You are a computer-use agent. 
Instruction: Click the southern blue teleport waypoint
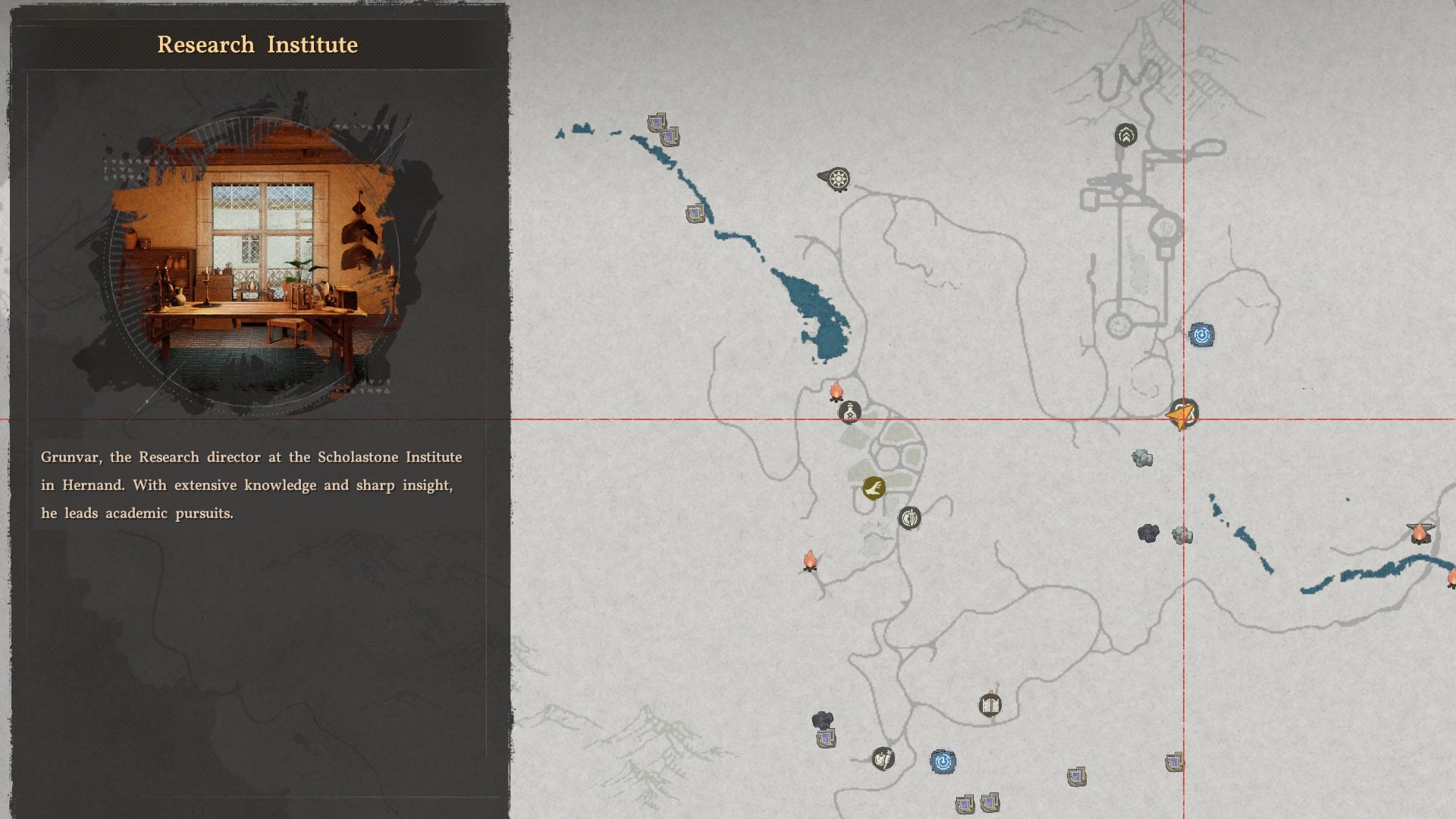pos(942,761)
